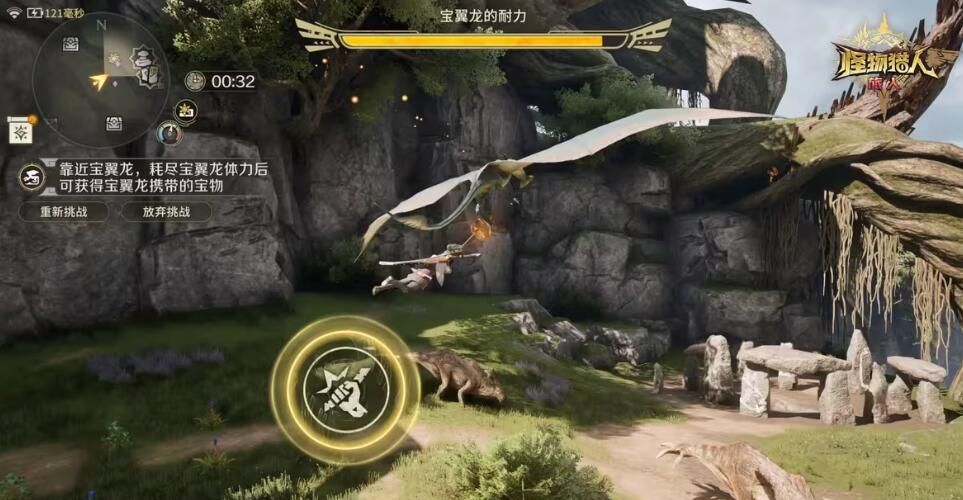Tap the gold crown icon below the timer
Image resolution: width=963 pixels, height=500 pixels.
186,110
